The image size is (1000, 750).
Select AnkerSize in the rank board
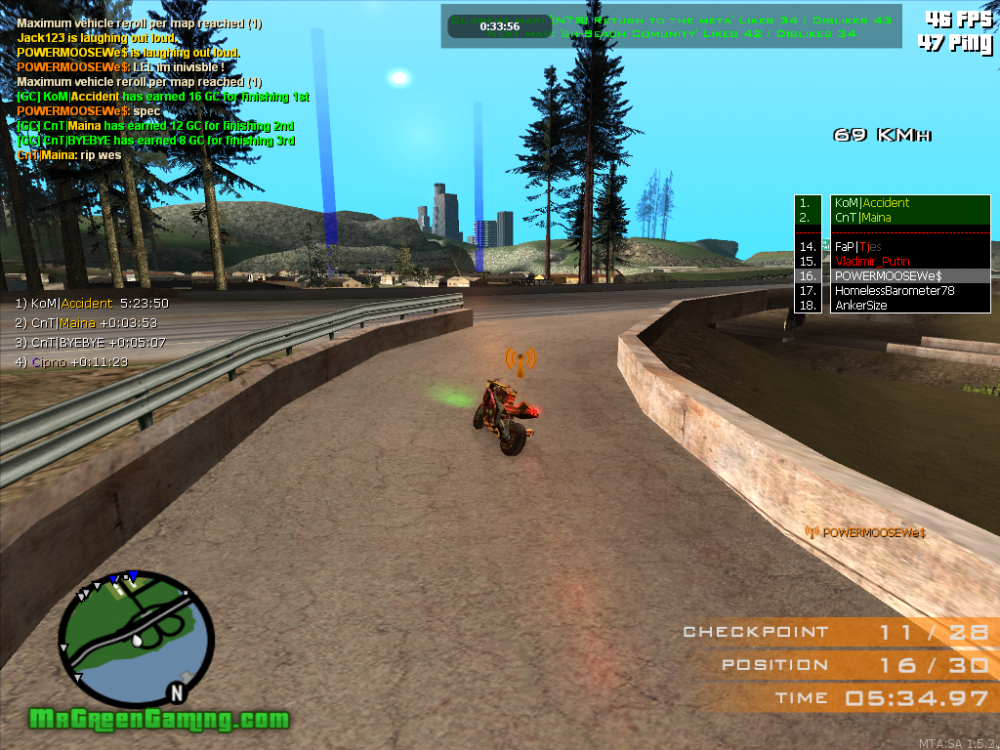[x=860, y=306]
